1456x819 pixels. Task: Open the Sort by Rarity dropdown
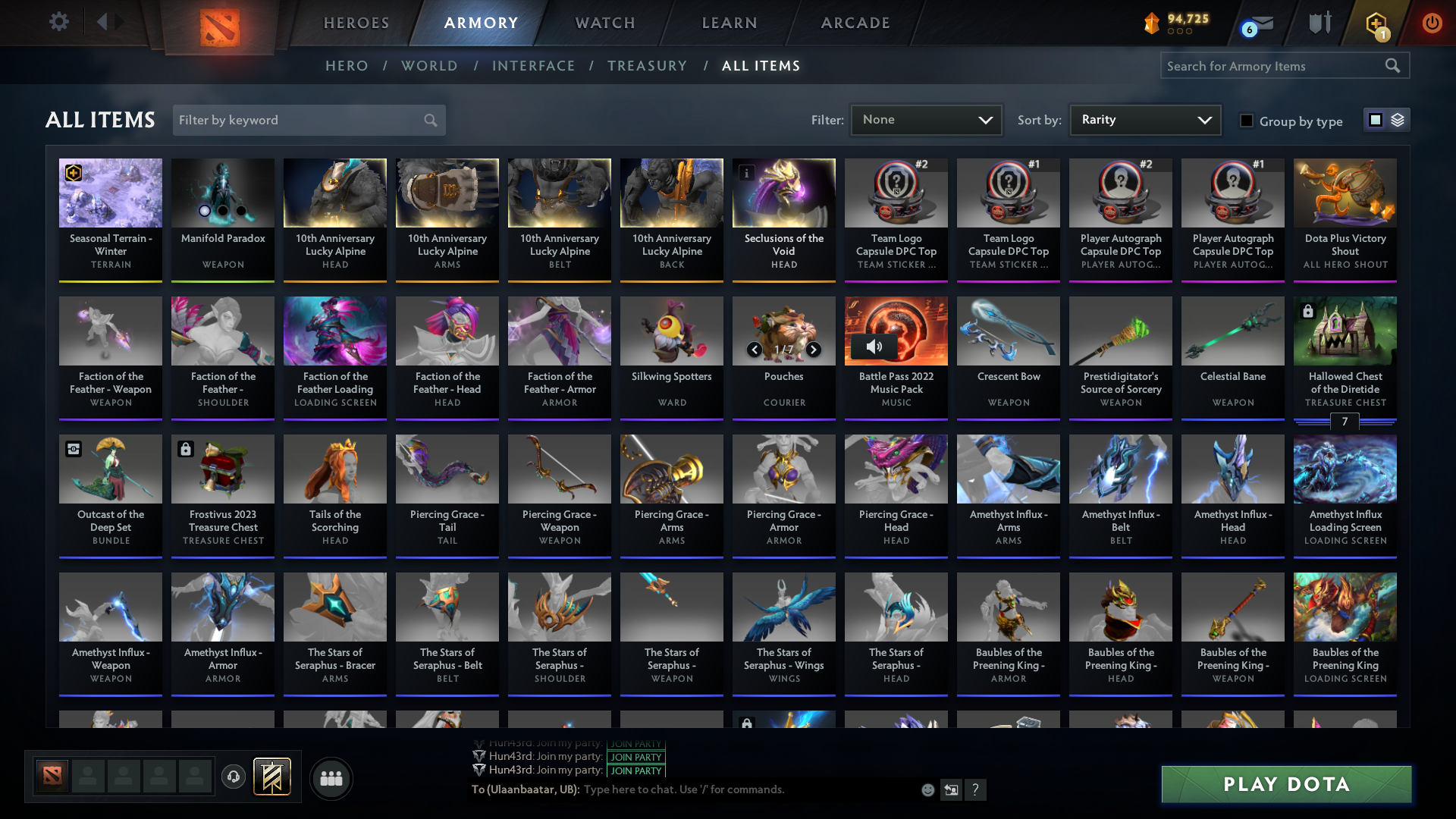(x=1144, y=119)
